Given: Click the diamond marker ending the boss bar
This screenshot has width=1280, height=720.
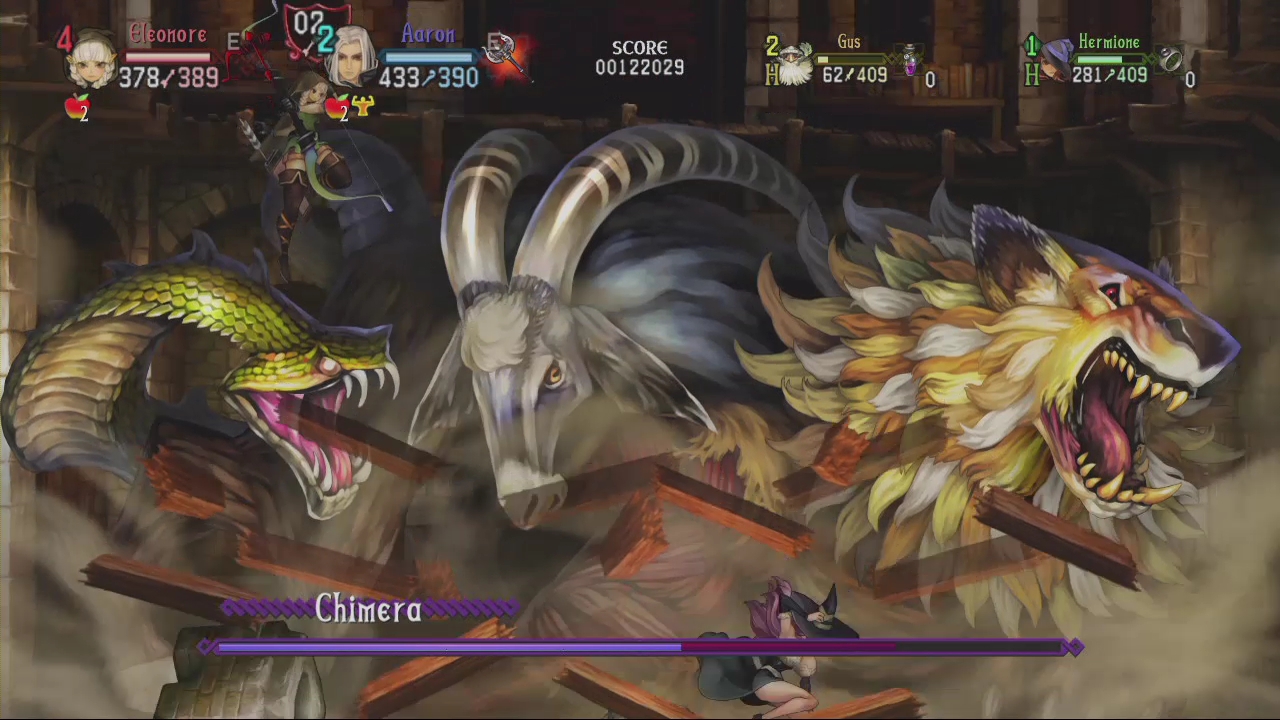Looking at the screenshot, I should [1074, 648].
